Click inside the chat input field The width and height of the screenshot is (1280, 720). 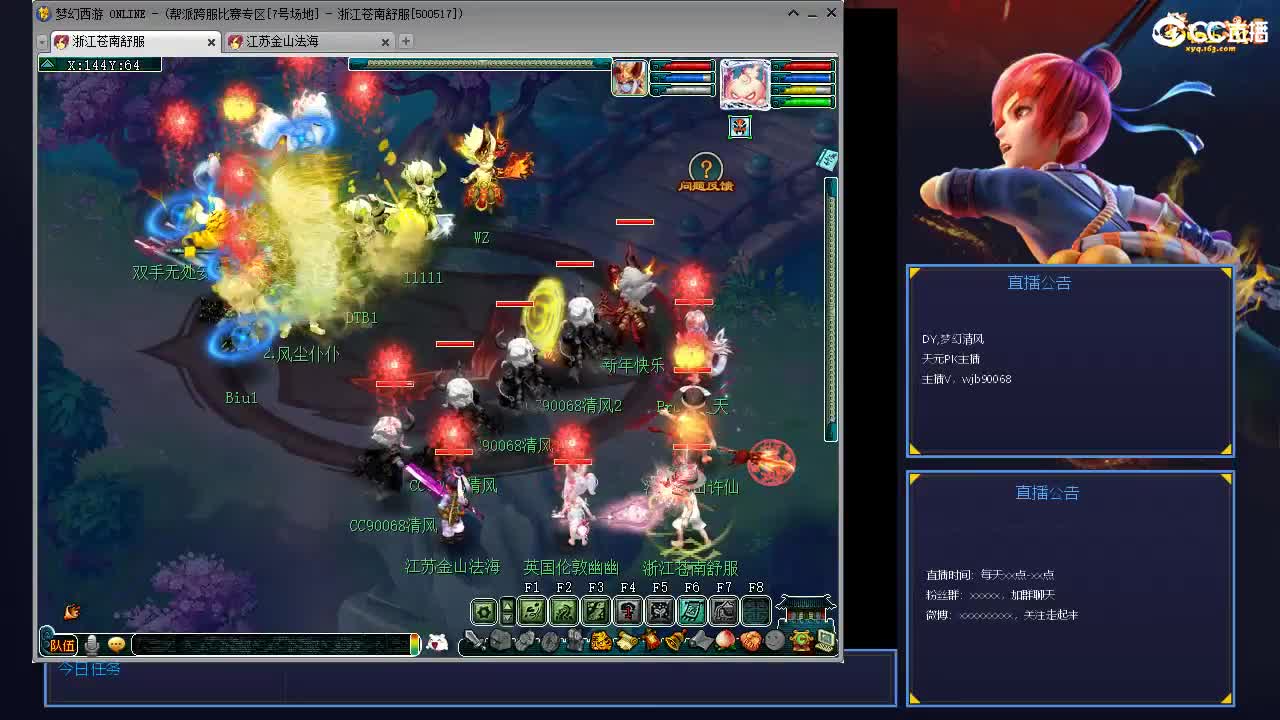(x=270, y=644)
